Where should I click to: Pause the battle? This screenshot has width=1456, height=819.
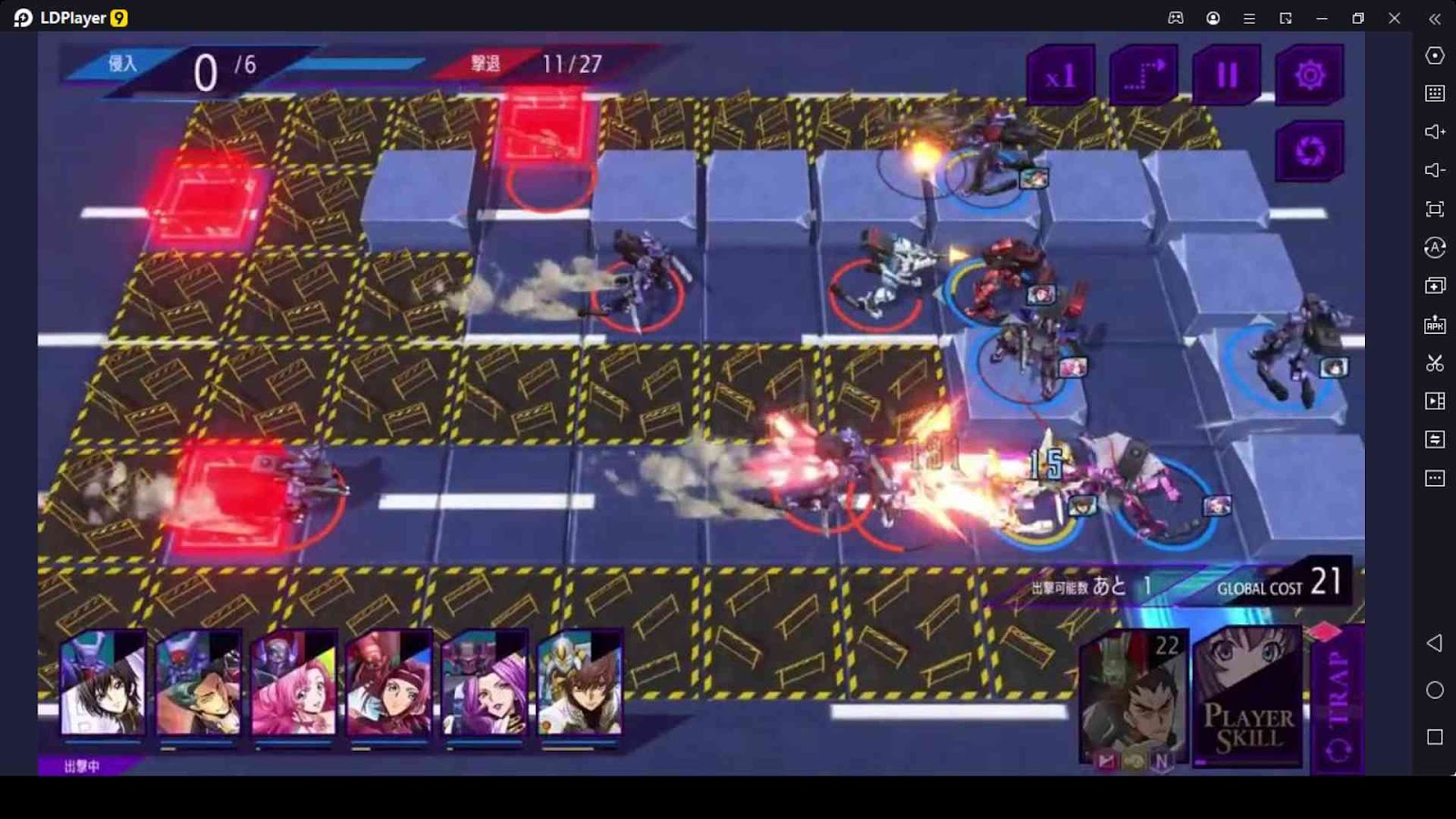coord(1227,76)
